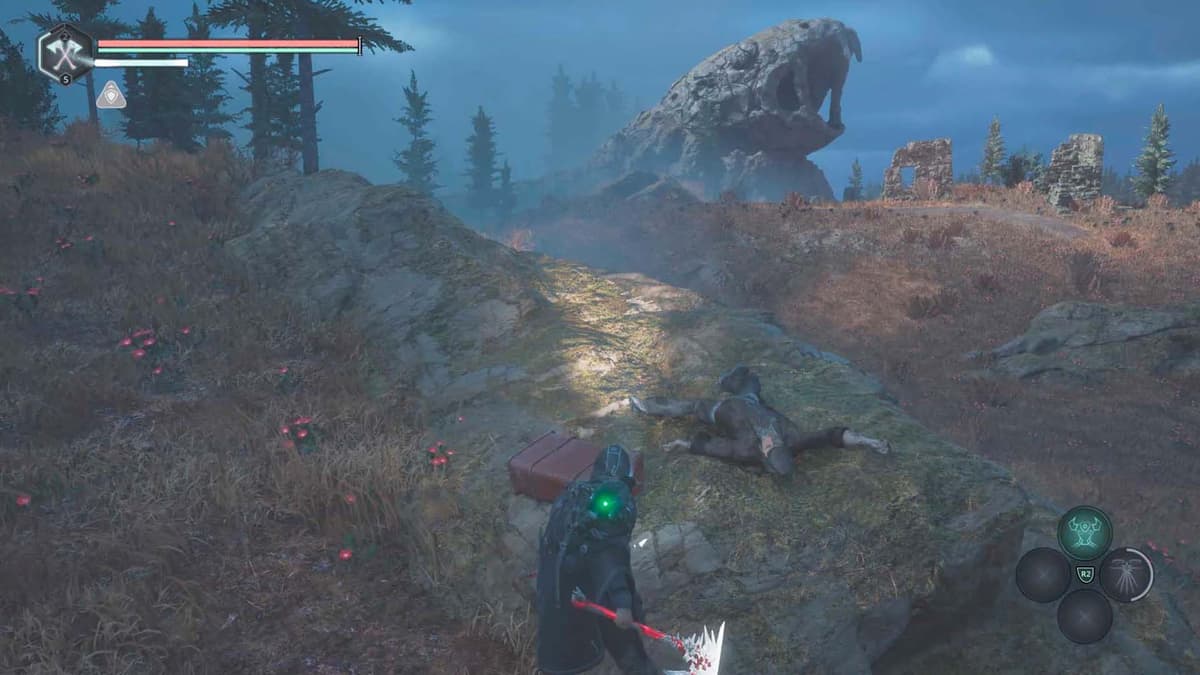This screenshot has height=675, width=1200.
Task: Select the crossed axes weapon icon
Action: tap(65, 52)
